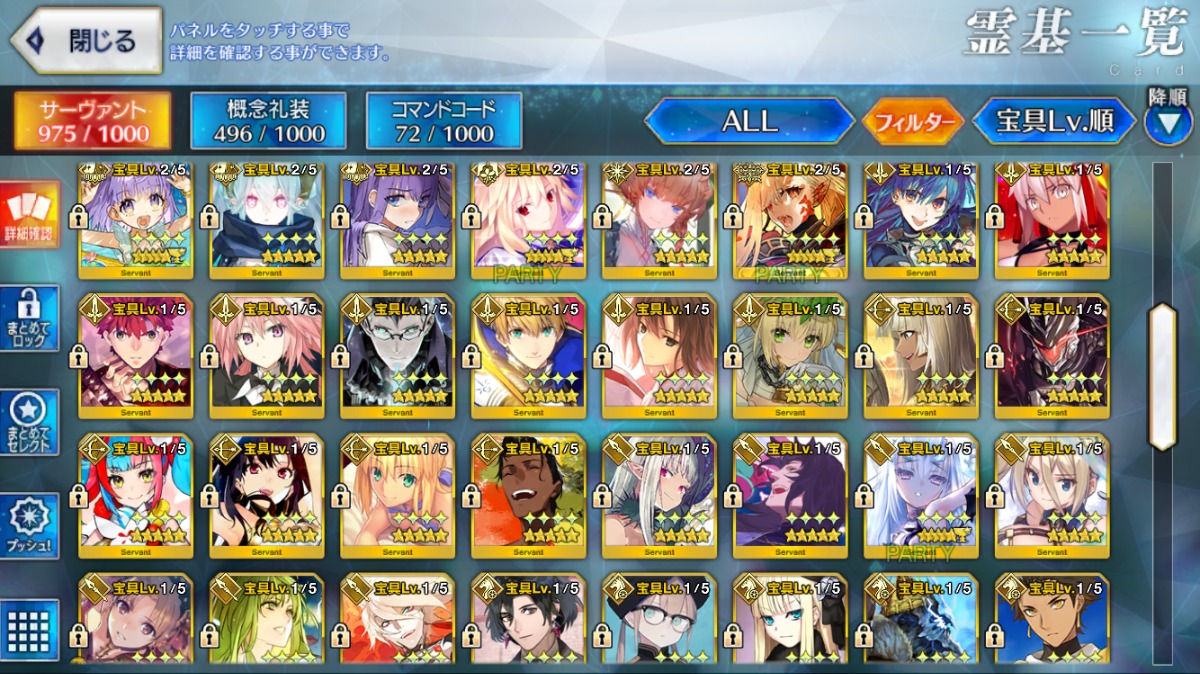The width and height of the screenshot is (1200, 674).
Task: Select the laughing dark-skinned man's card
Action: tap(529, 496)
